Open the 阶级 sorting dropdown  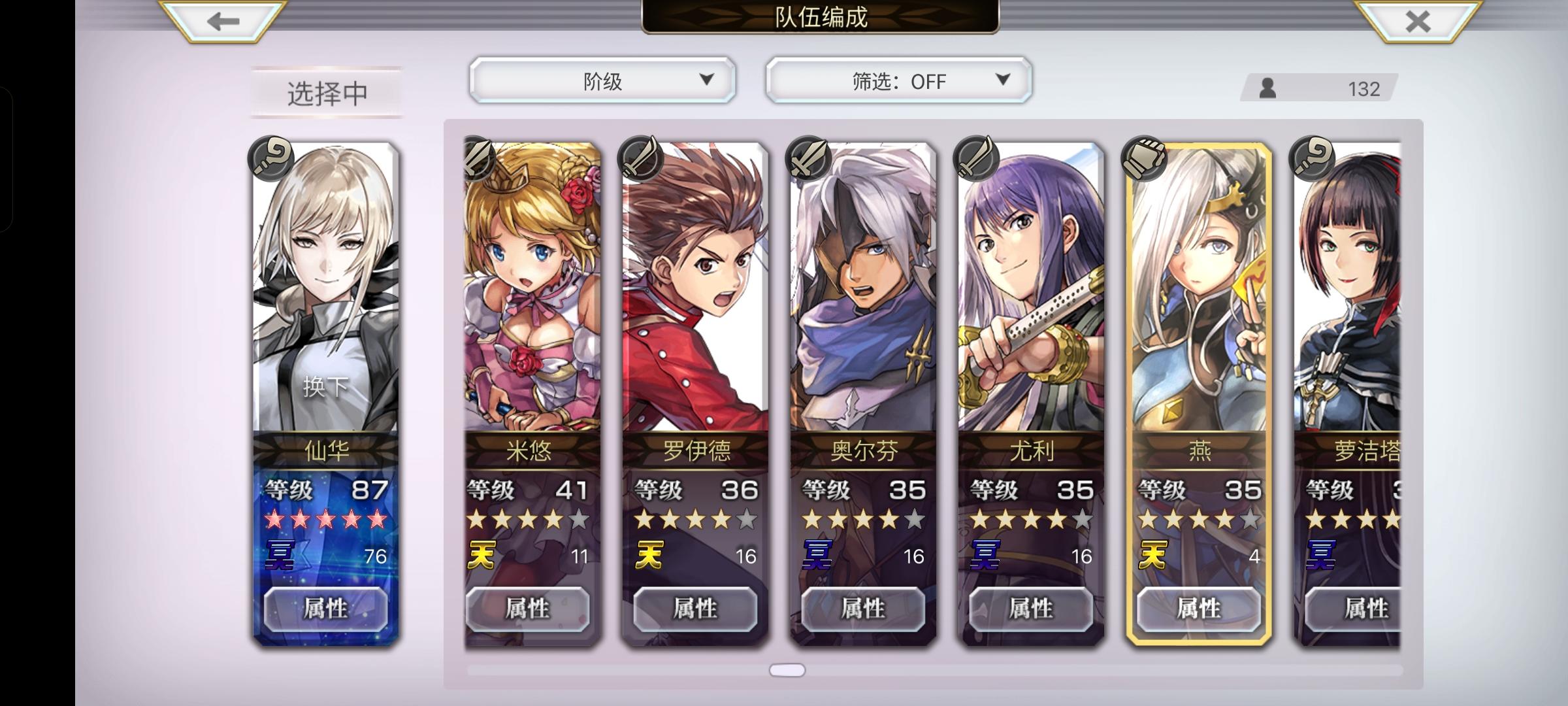[601, 79]
